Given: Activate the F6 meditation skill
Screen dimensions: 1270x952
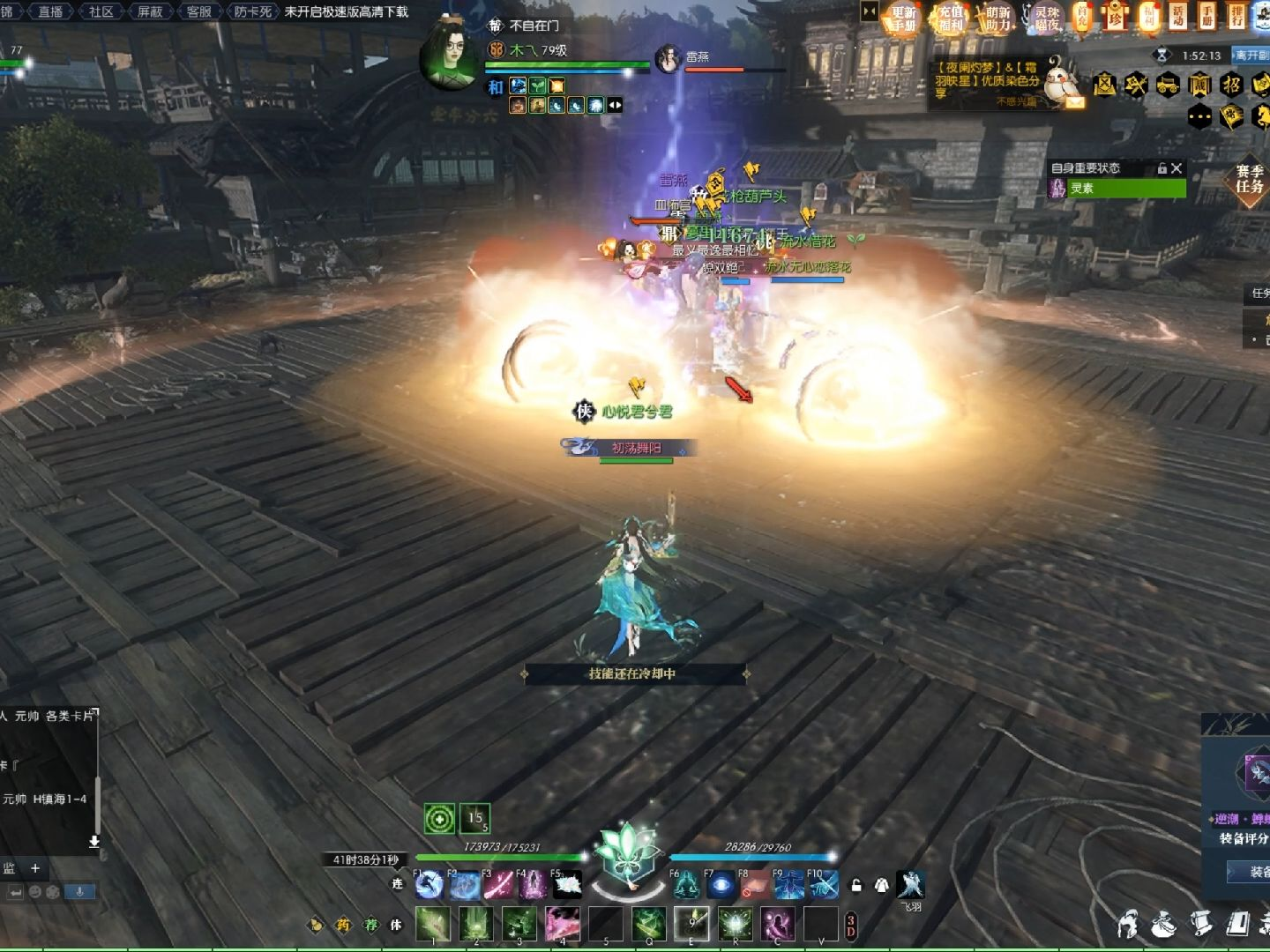Looking at the screenshot, I should click(x=686, y=884).
